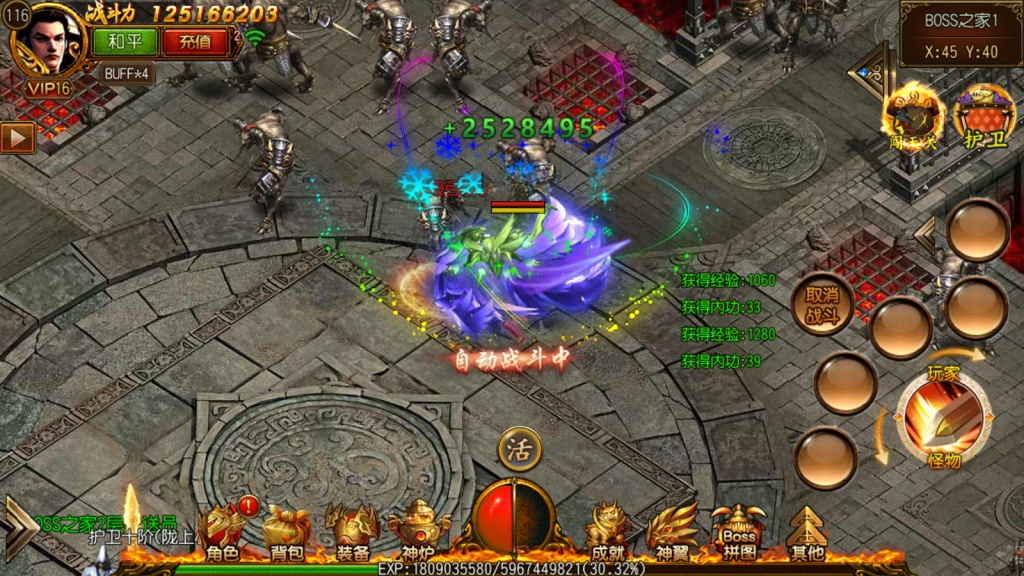Switch target mode with 玩家/怪物 attack button
Screen dimensions: 1024x576
(943, 416)
